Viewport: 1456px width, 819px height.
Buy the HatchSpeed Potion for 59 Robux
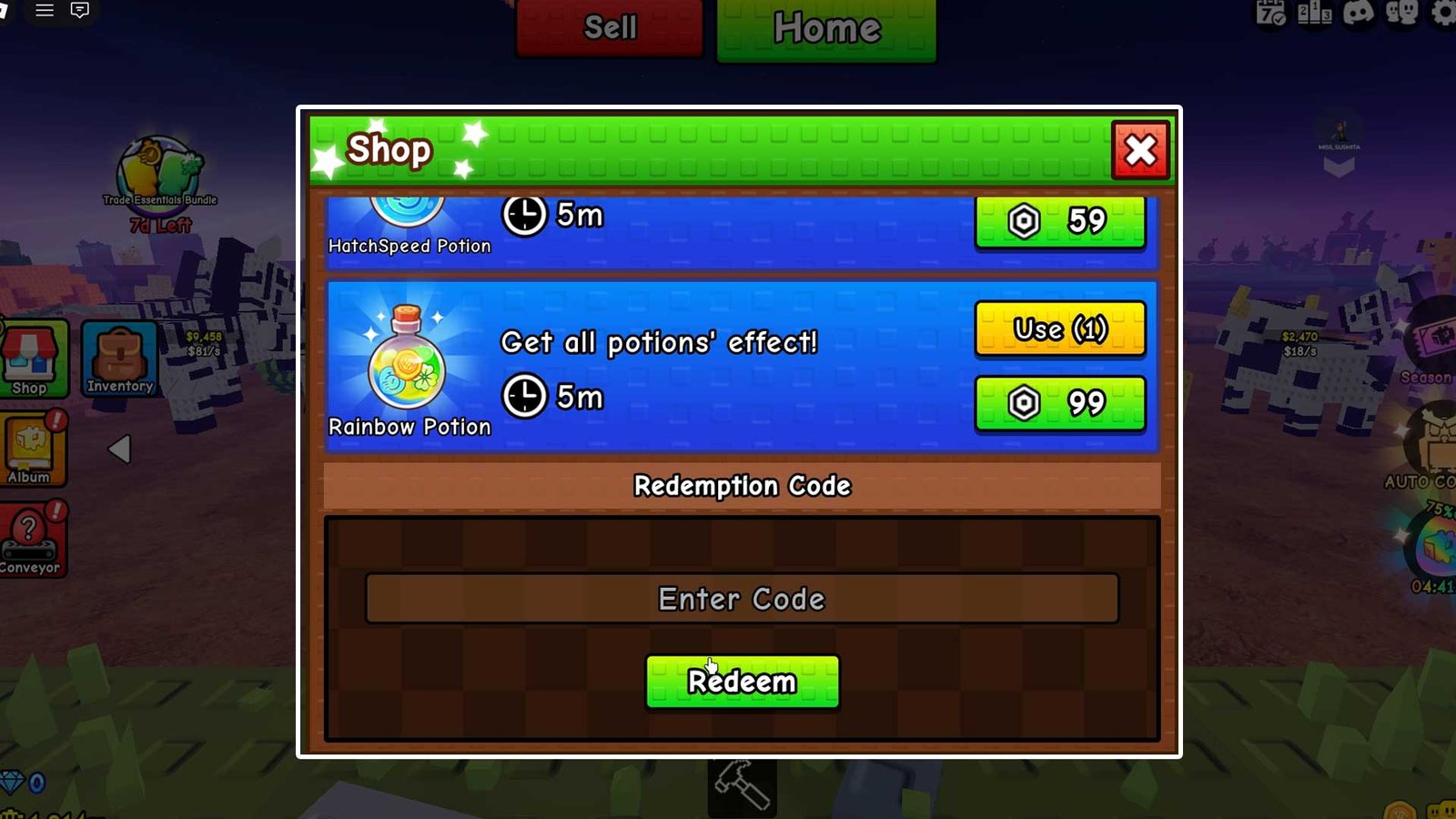tap(1059, 220)
